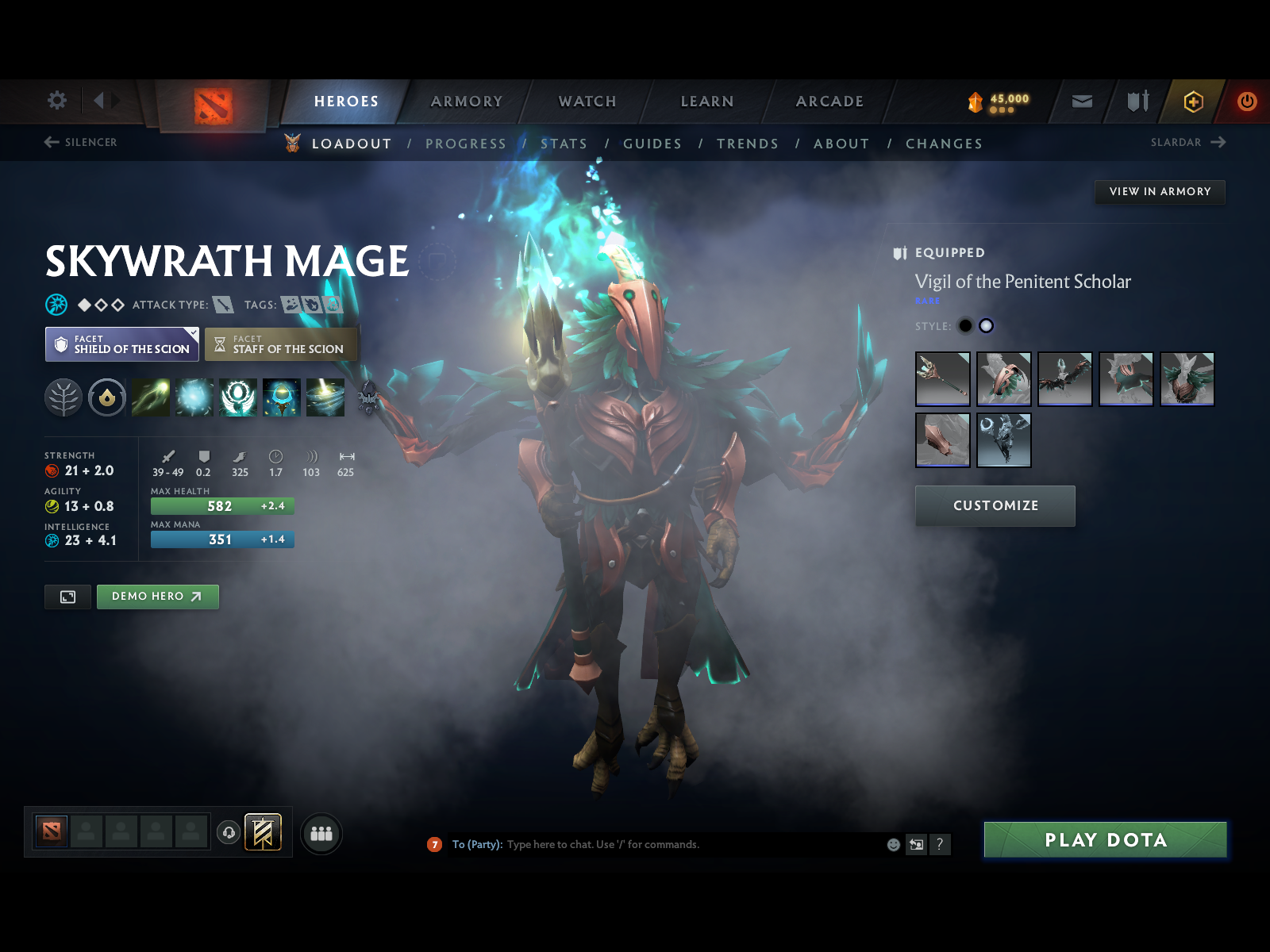The width and height of the screenshot is (1270, 952).
Task: Open the TRENDS subtab
Action: [747, 144]
